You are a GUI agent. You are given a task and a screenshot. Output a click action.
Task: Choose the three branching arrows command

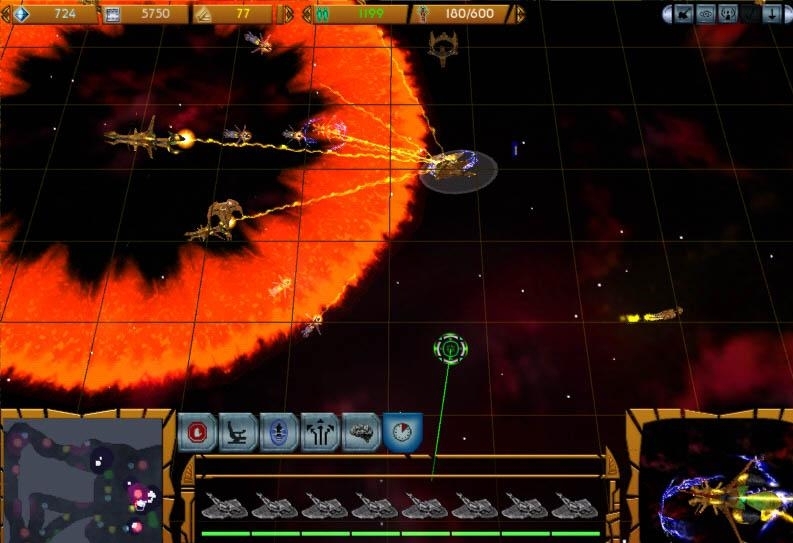(320, 432)
